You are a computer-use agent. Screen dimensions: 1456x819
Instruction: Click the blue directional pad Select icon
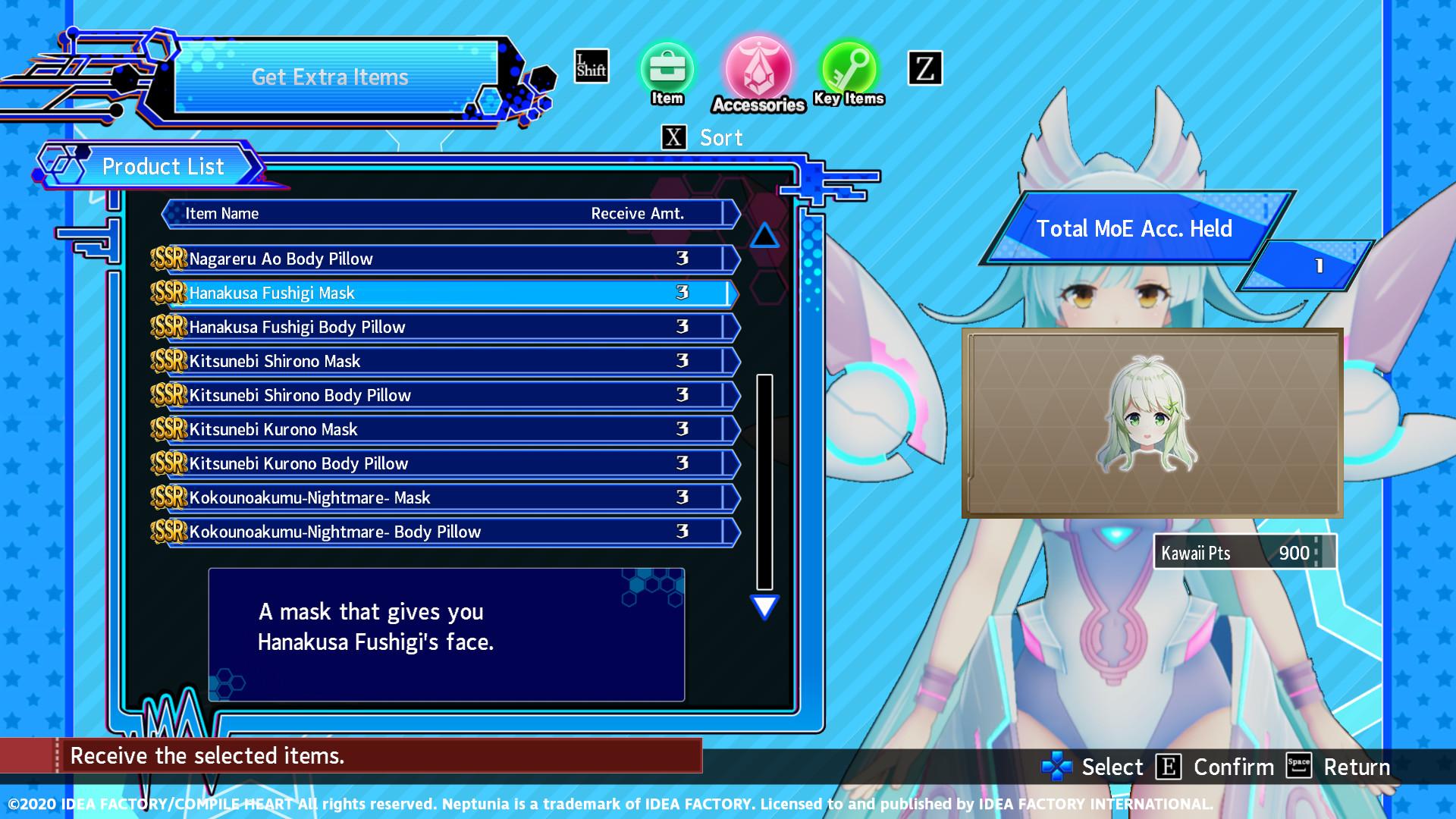pyautogui.click(x=1057, y=767)
